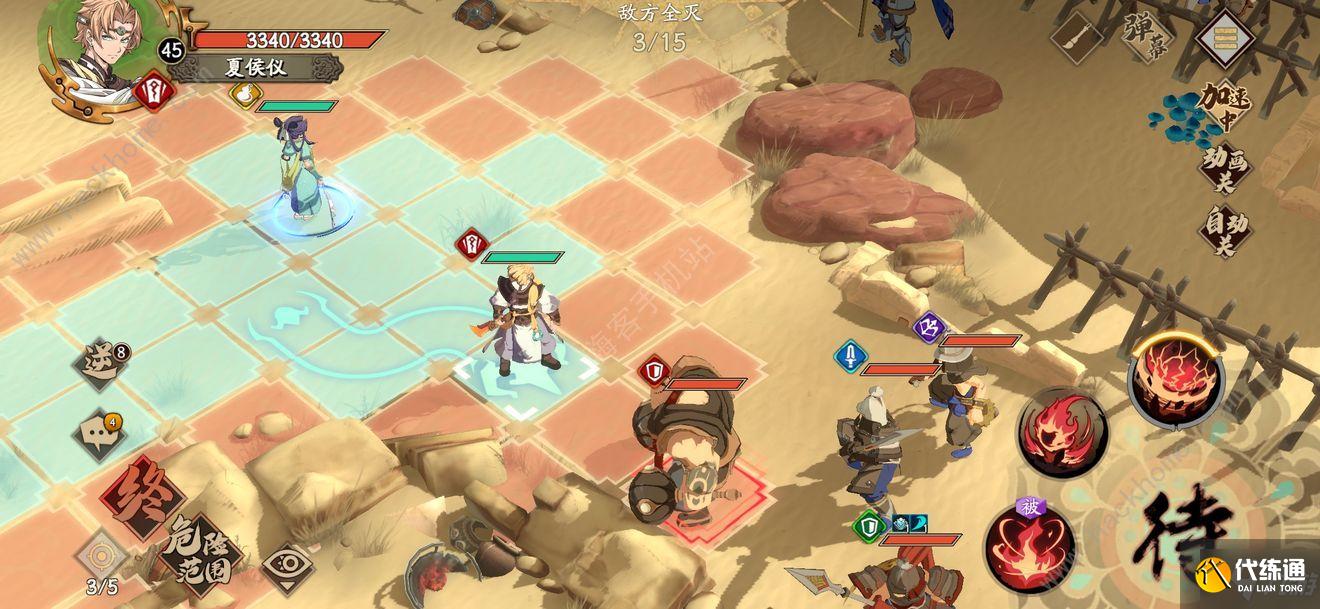This screenshot has width=1320, height=609.
Task: Open the brush icon button
Action: 1077,39
